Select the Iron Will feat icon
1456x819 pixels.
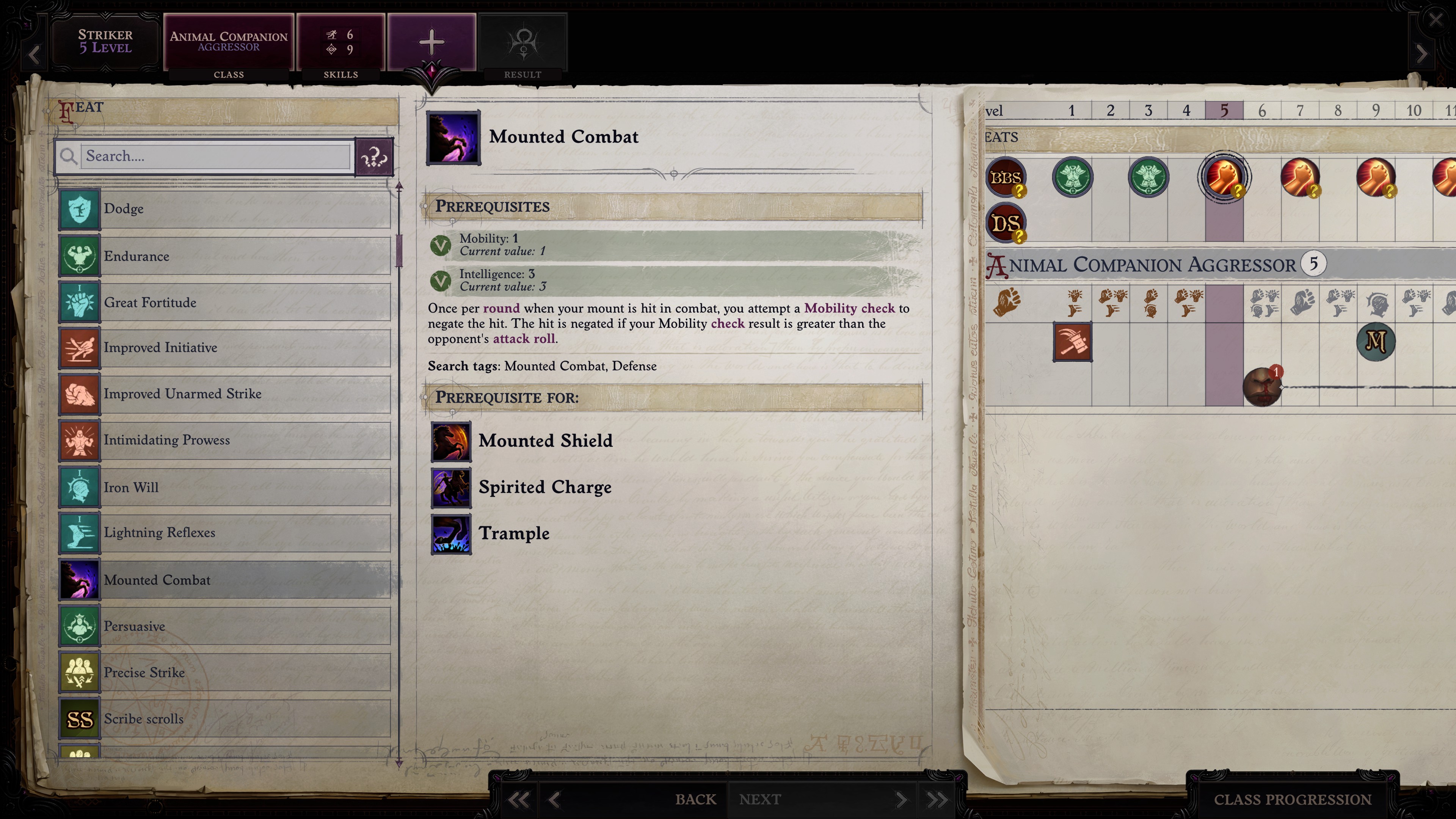79,486
